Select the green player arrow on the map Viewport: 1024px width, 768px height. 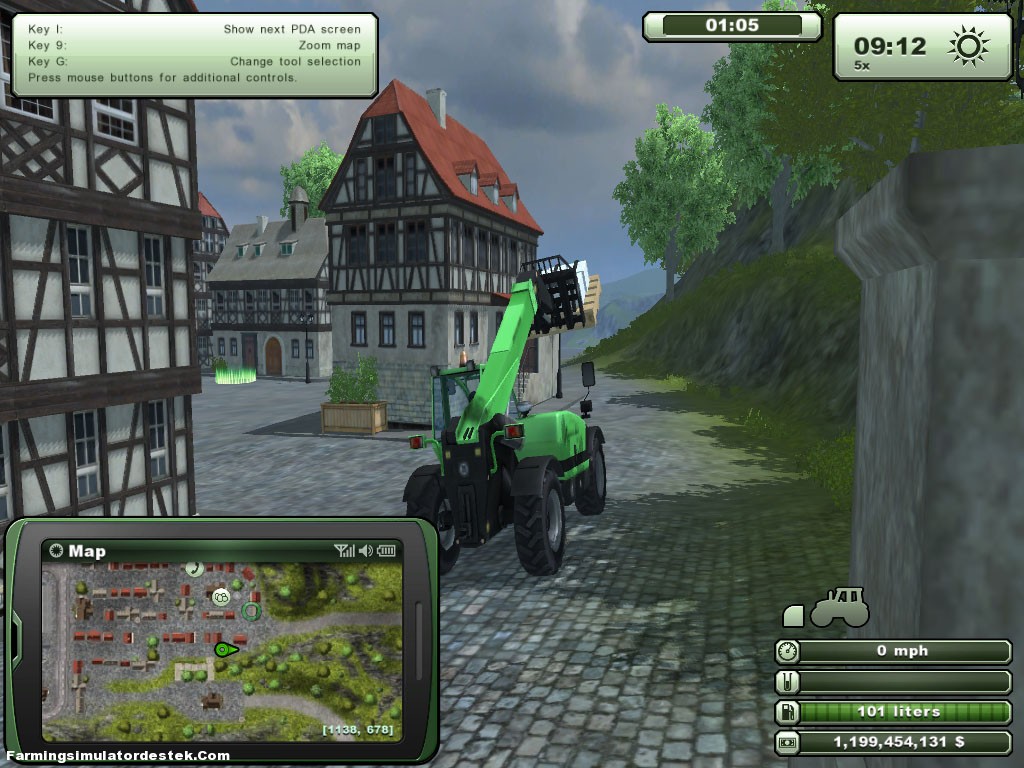(x=225, y=649)
